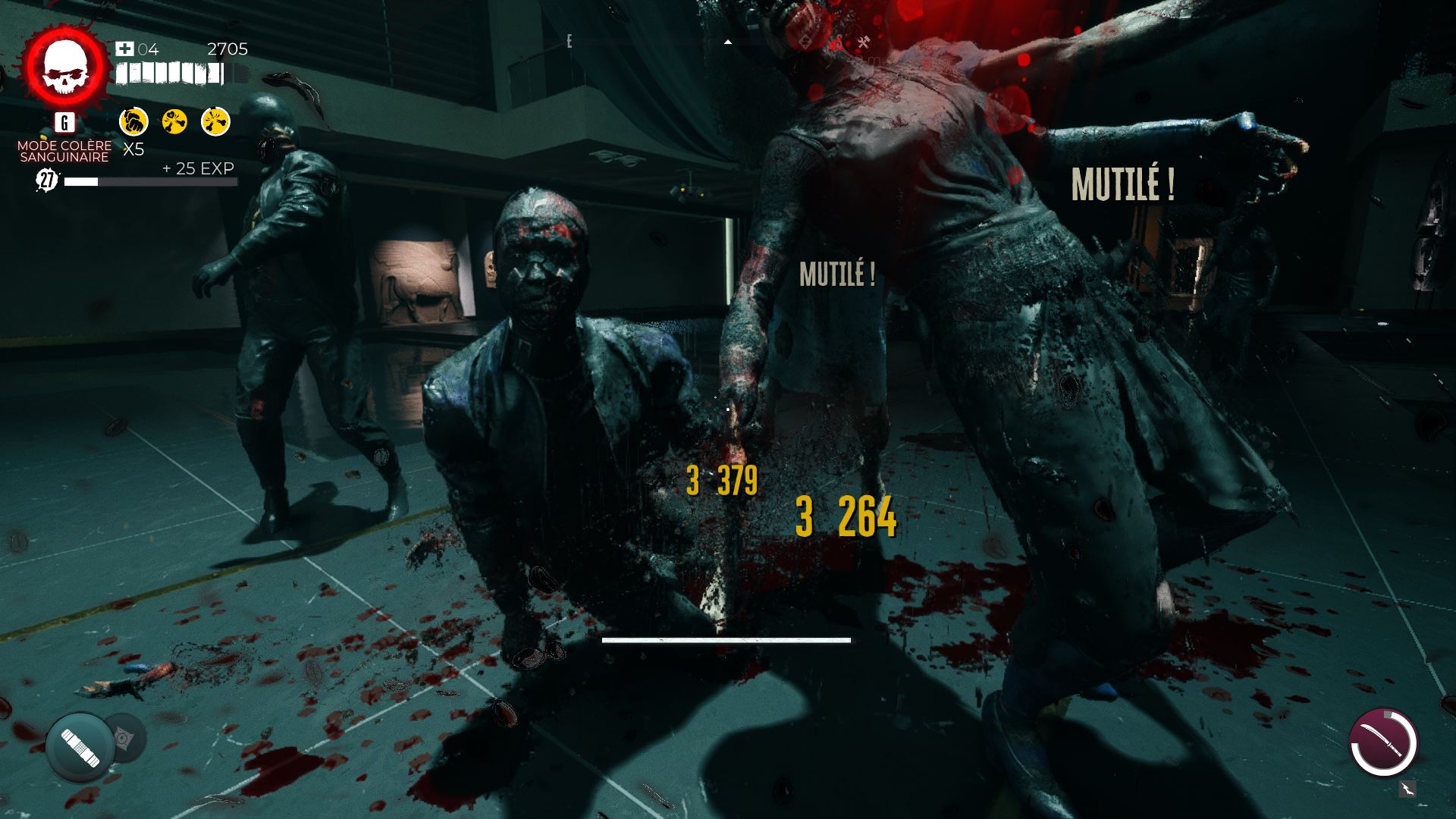This screenshot has width=1456, height=819.
Task: Click the small lightning weapon perk icon
Action: 1407,789
